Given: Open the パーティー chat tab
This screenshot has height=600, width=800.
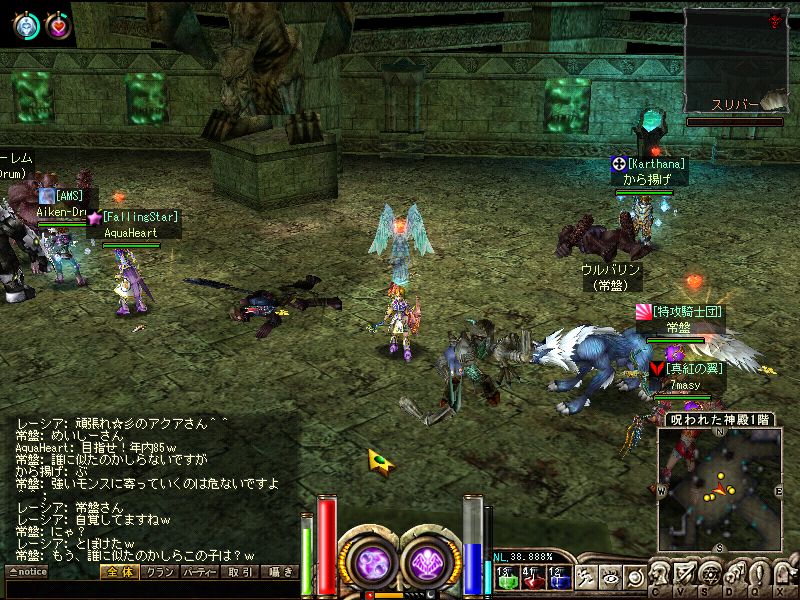Looking at the screenshot, I should [x=197, y=572].
